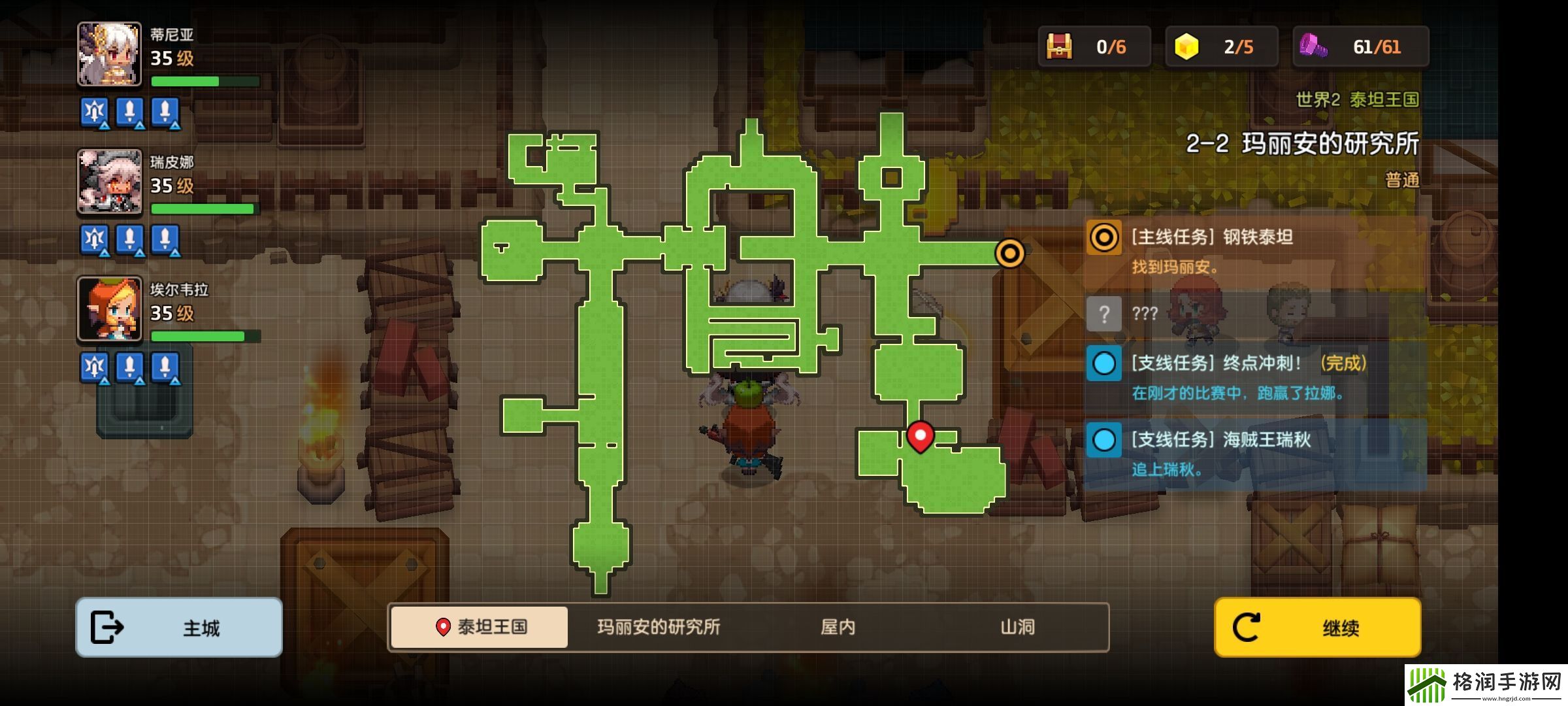Select the yellow cube resource icon showing 2/5
This screenshot has height=706, width=1568.
tap(1218, 46)
